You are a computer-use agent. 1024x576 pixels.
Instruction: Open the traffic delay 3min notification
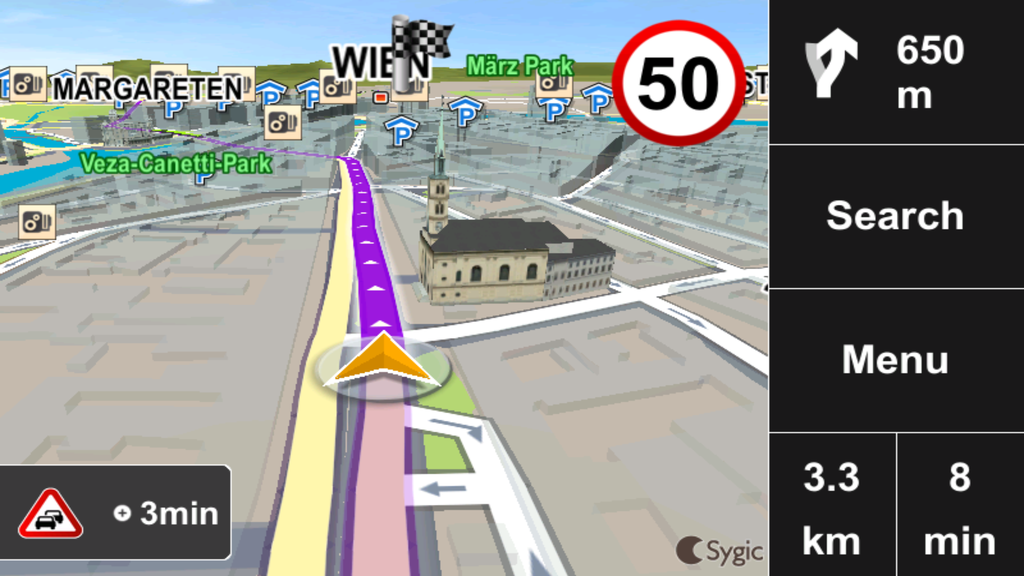[x=116, y=513]
